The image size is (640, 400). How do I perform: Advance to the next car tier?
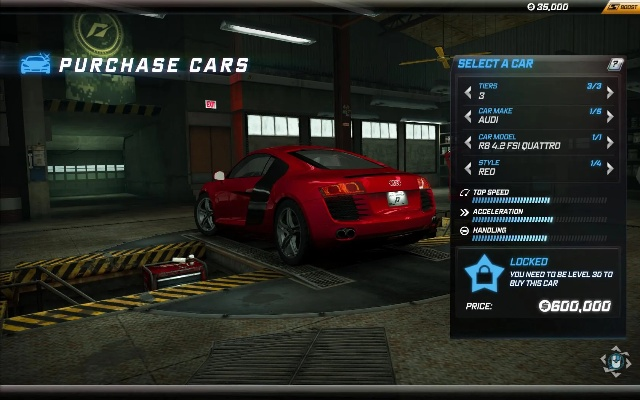pyautogui.click(x=611, y=92)
